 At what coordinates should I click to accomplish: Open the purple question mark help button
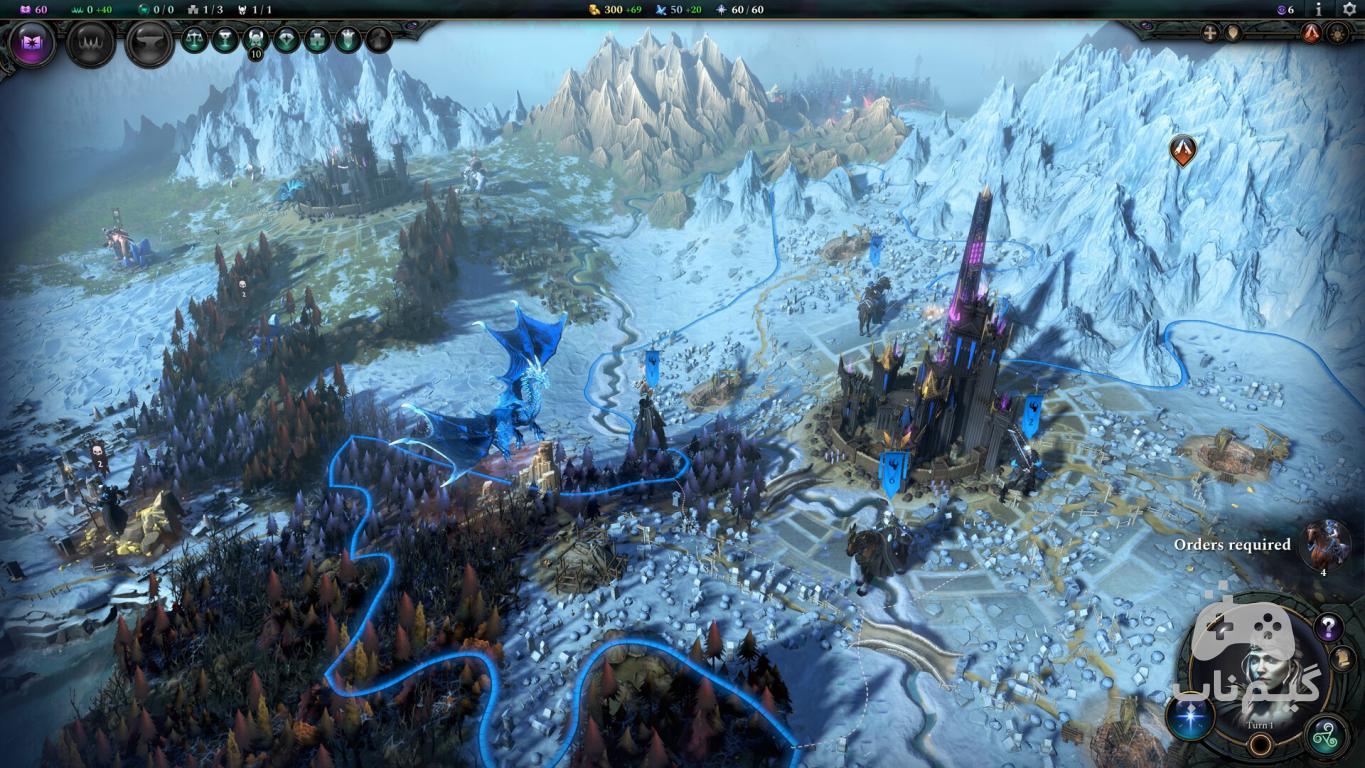pyautogui.click(x=1328, y=628)
